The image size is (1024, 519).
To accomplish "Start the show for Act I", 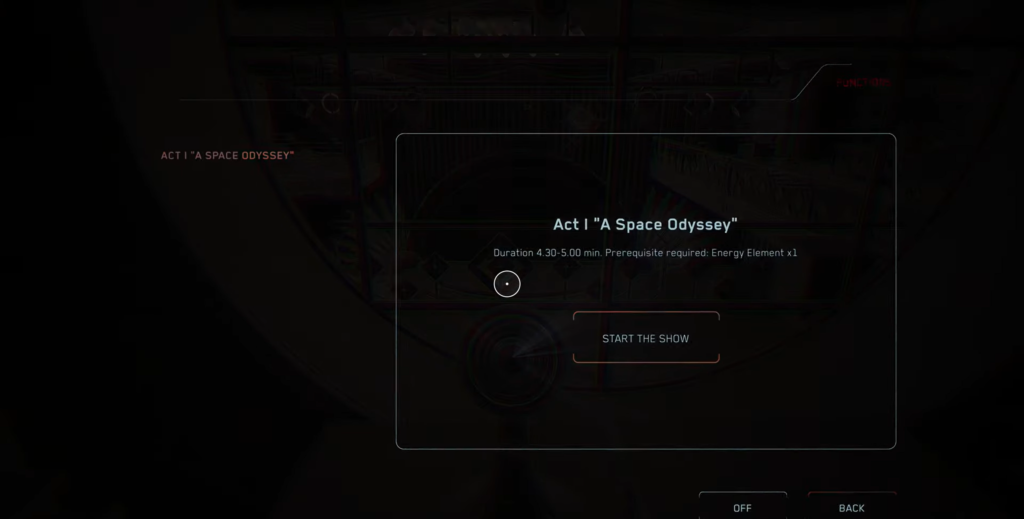I will click(645, 338).
